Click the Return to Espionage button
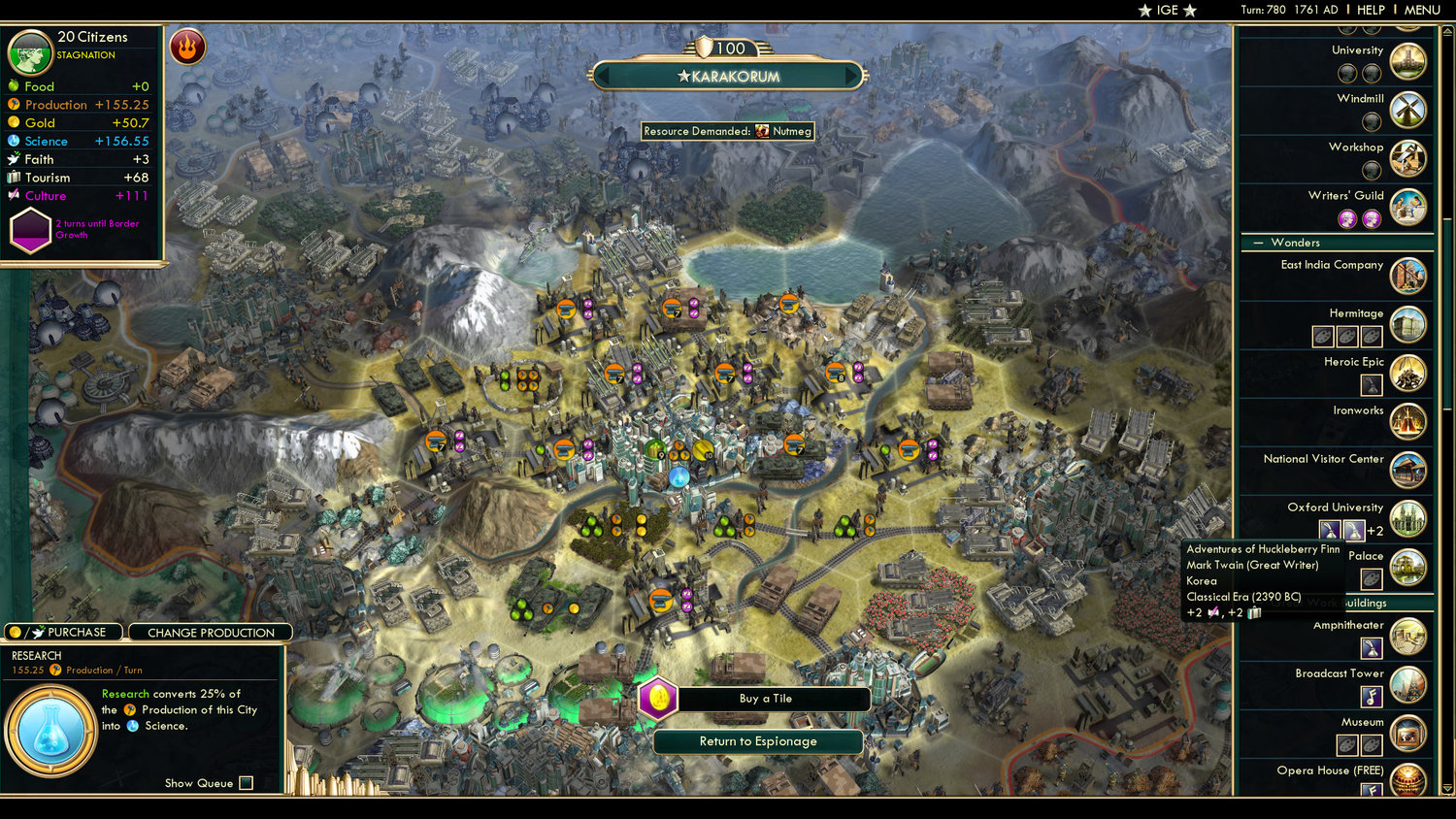Image resolution: width=1456 pixels, height=819 pixels. [x=760, y=741]
